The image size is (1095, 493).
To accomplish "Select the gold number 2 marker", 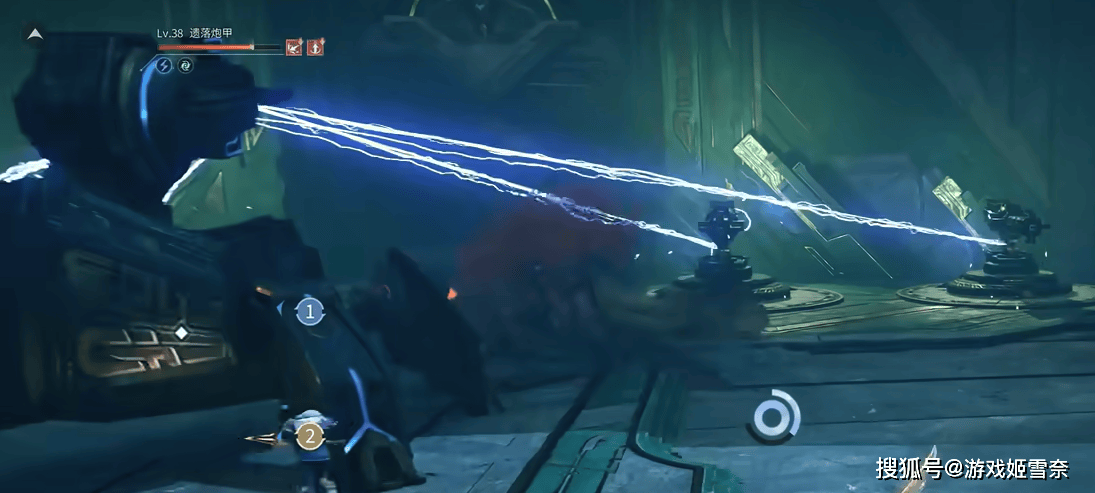I will click(310, 435).
